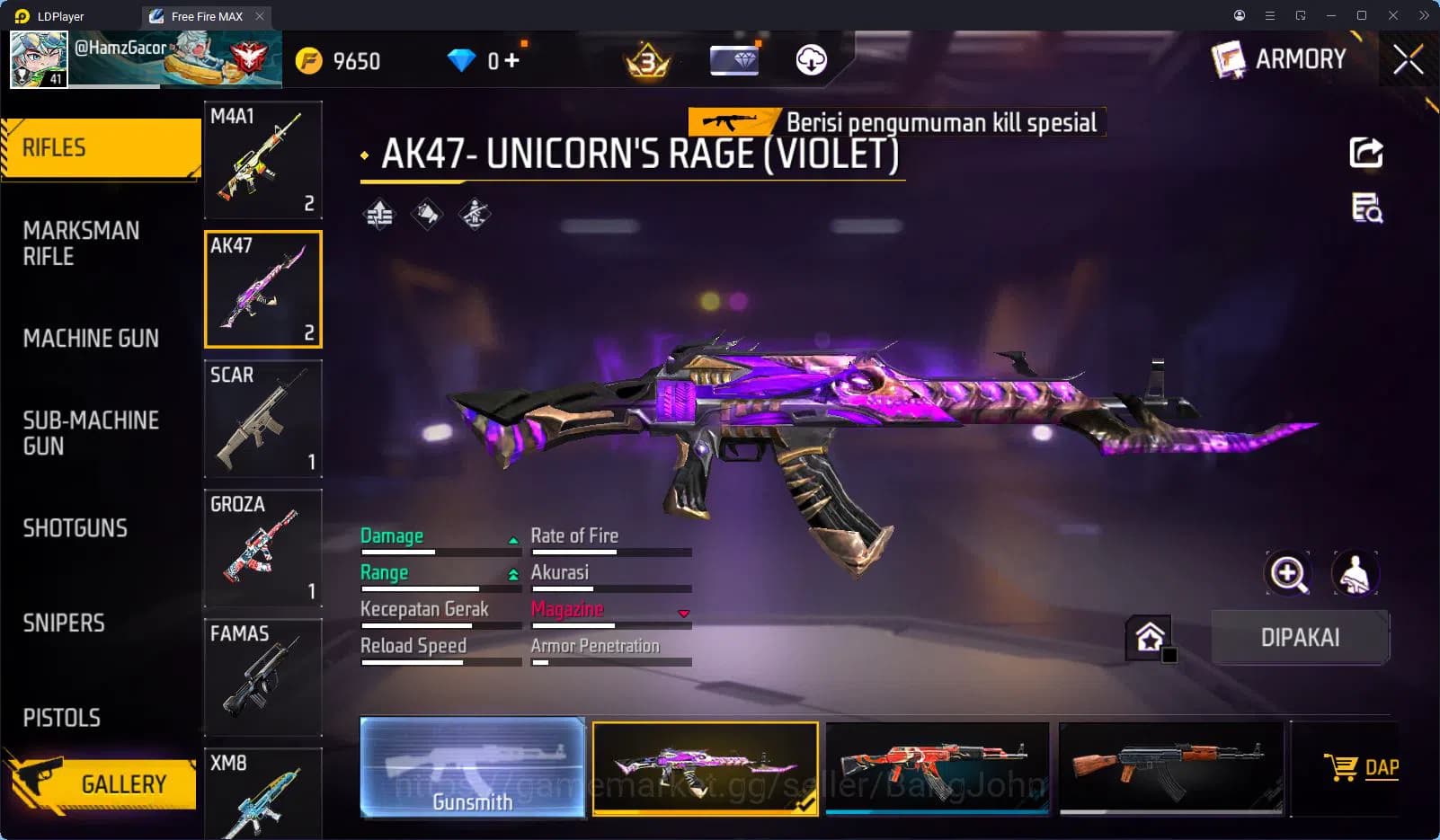Click the share skin icon
The width and height of the screenshot is (1440, 840).
pos(1365,153)
